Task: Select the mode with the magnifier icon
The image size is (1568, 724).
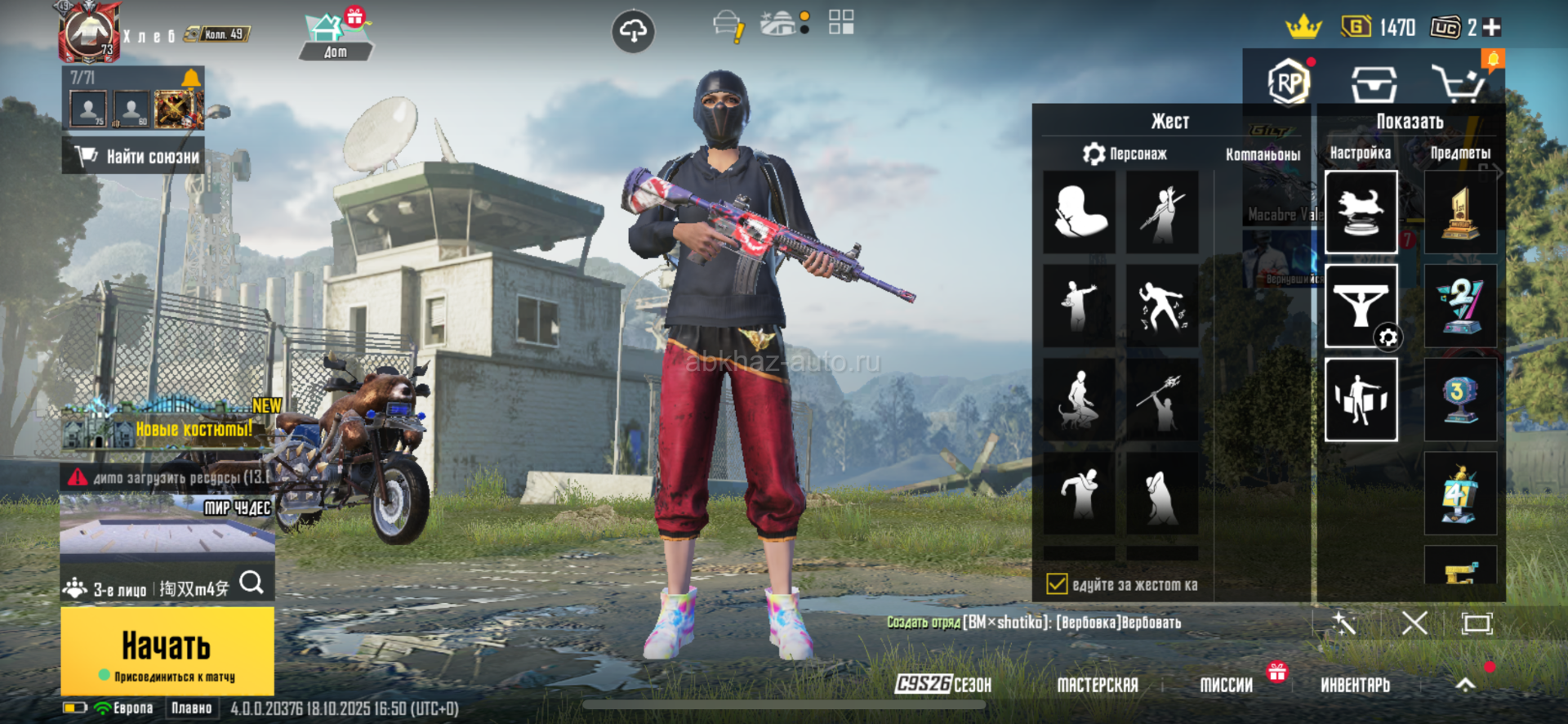Action: click(252, 583)
